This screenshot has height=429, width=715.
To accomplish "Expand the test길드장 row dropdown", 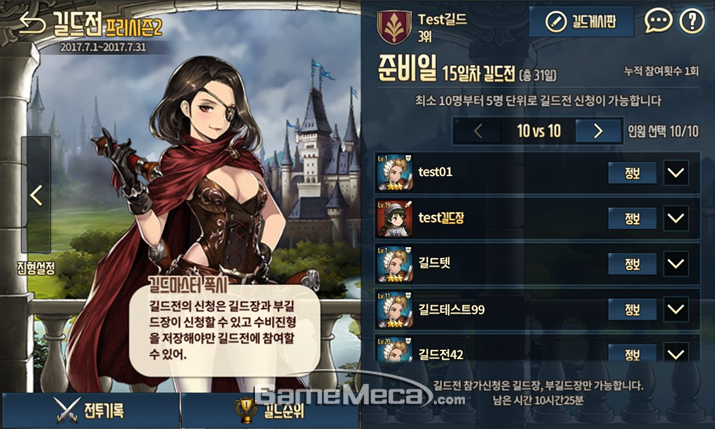I will tap(676, 218).
